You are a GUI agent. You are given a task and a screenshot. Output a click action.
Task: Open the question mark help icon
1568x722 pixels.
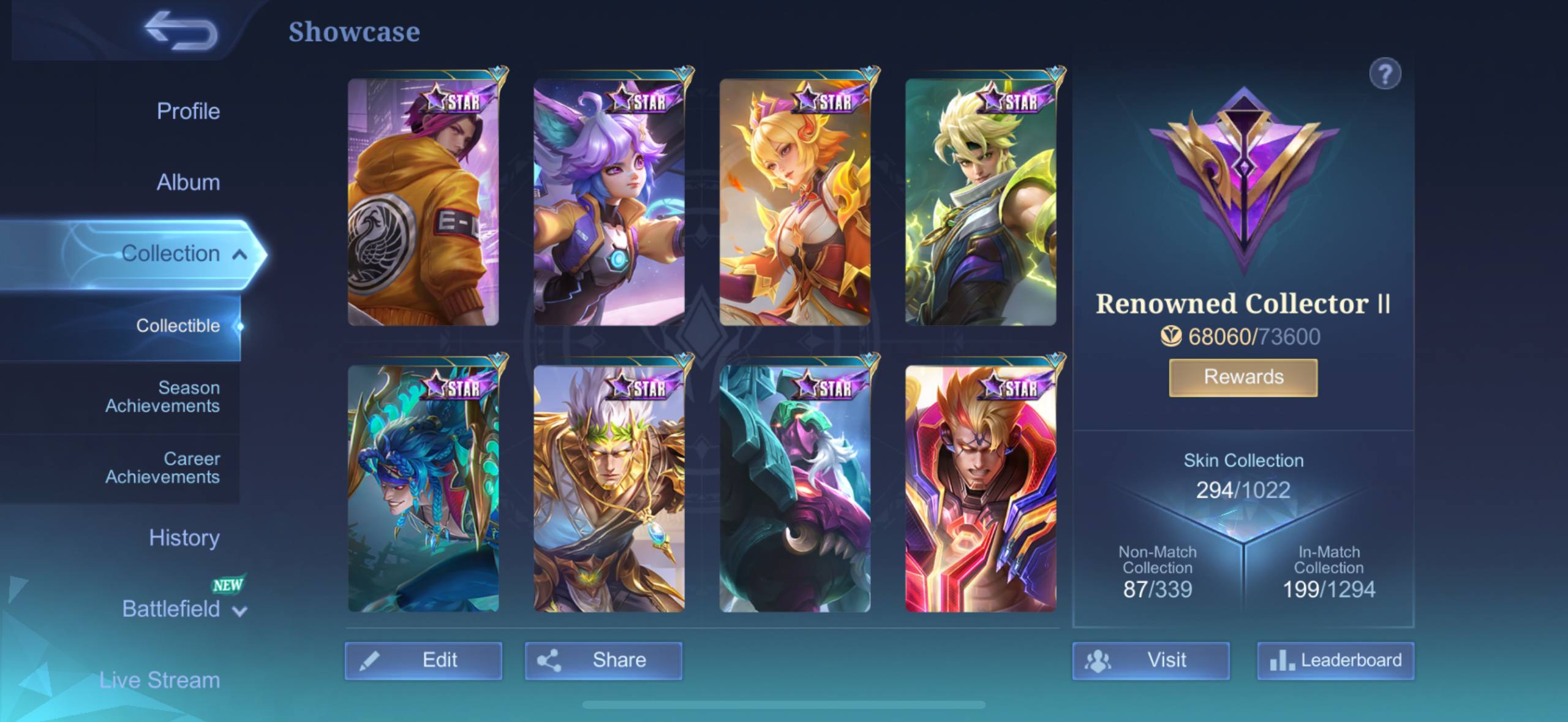click(1384, 75)
